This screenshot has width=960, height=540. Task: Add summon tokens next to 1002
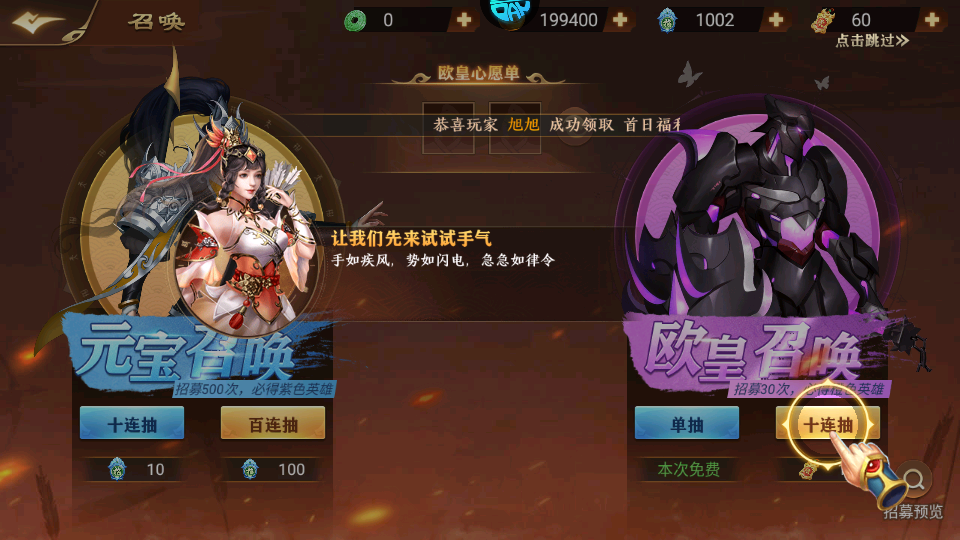(x=776, y=20)
